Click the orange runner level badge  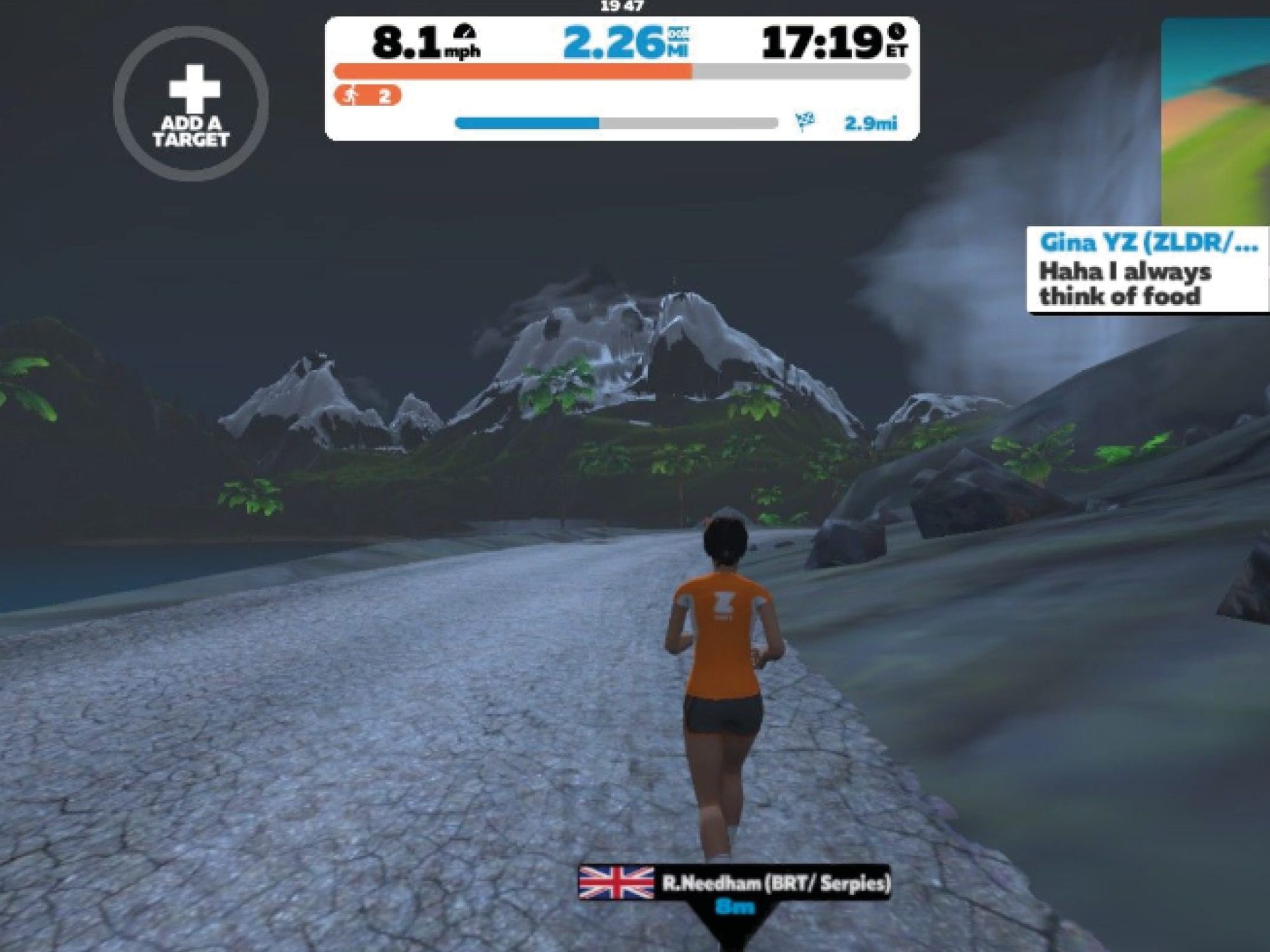368,96
